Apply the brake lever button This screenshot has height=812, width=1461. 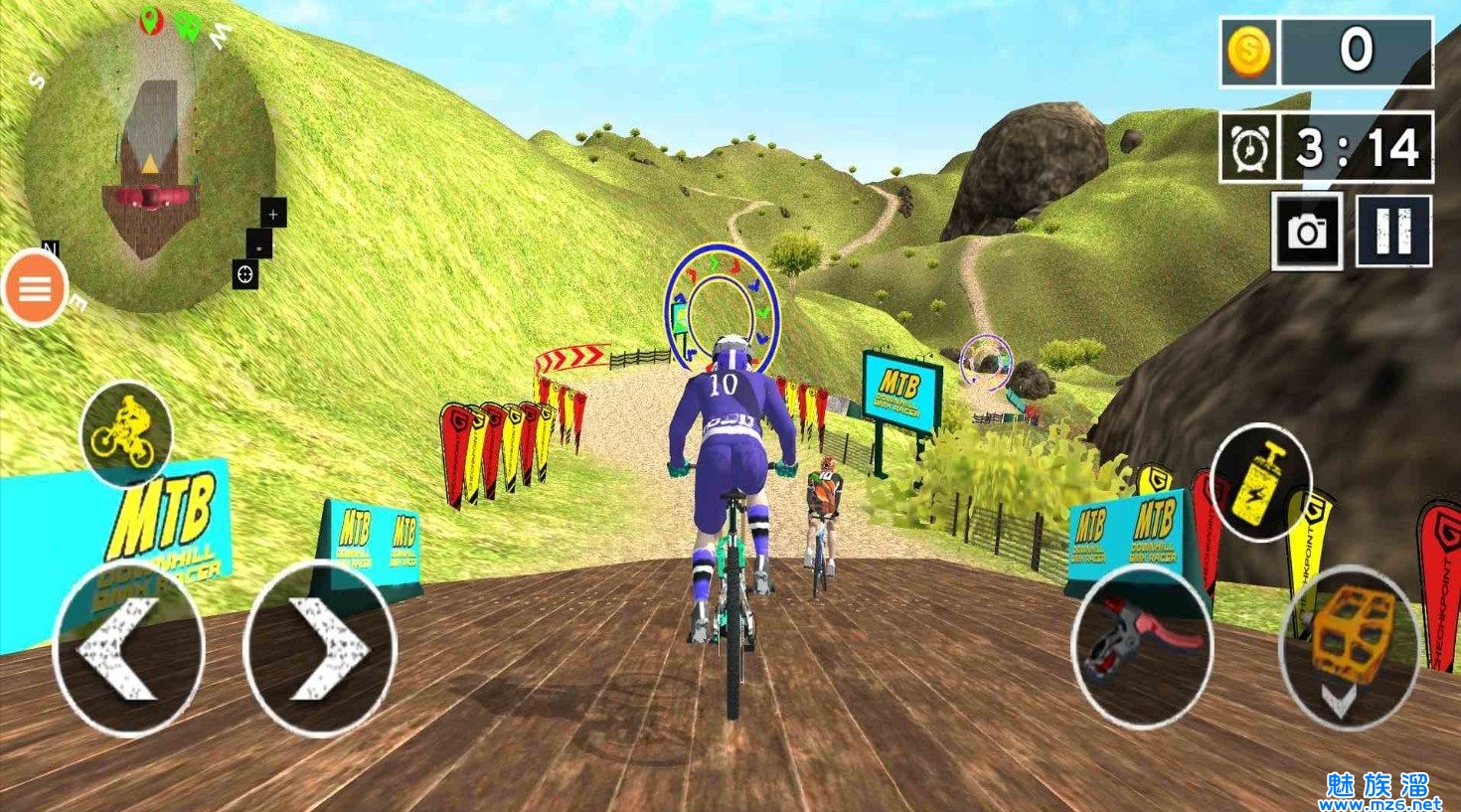[x=1141, y=643]
